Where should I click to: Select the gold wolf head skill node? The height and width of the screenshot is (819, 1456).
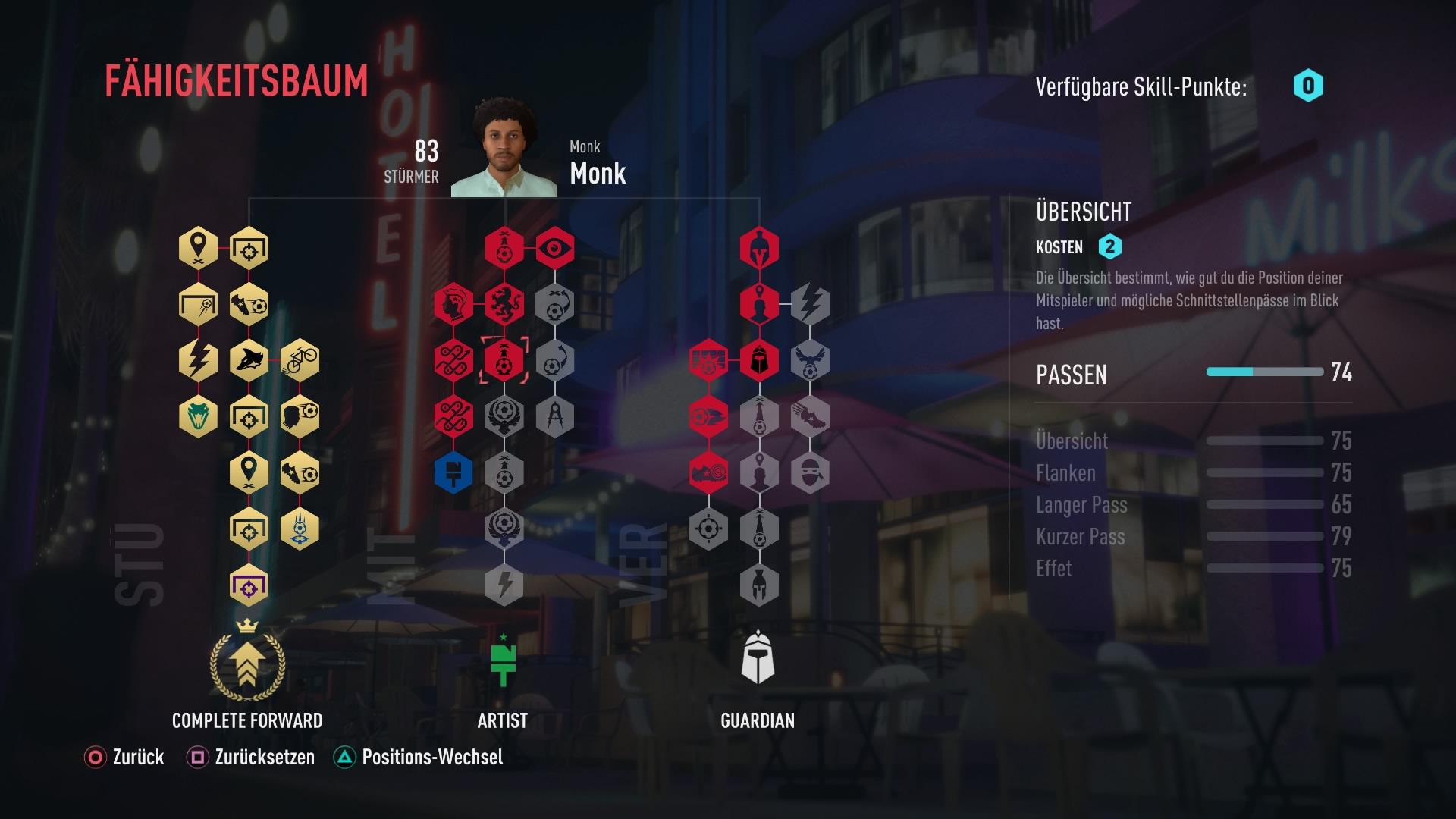coord(249,359)
